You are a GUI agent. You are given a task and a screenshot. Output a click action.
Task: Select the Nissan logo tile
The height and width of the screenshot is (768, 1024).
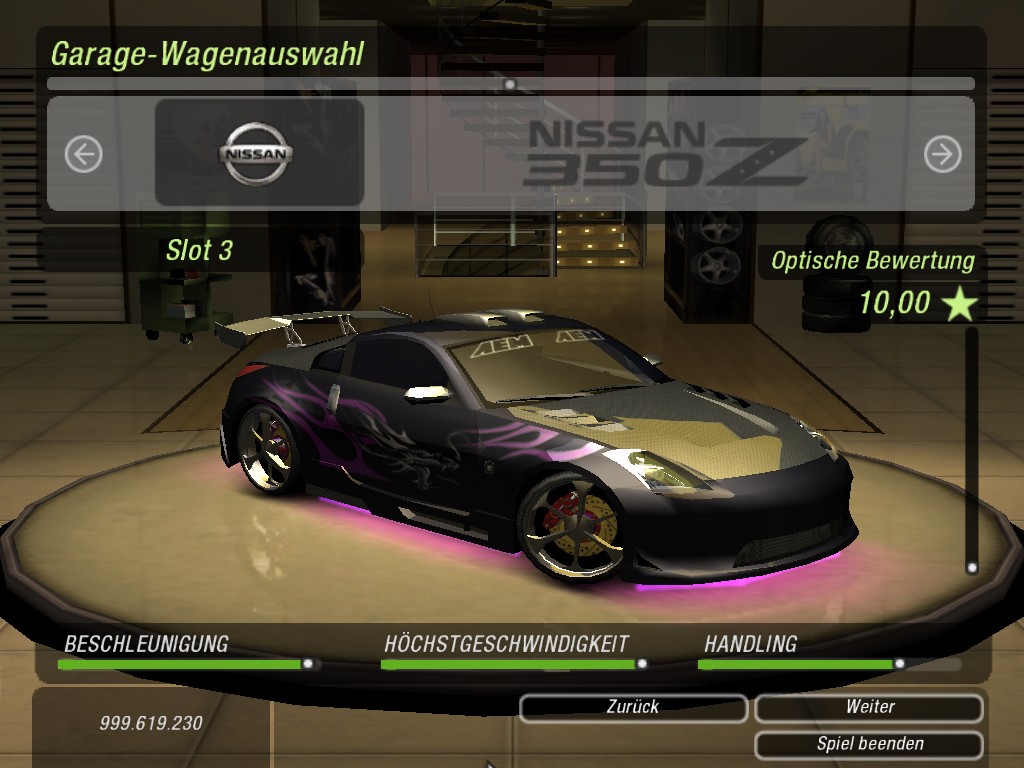259,153
